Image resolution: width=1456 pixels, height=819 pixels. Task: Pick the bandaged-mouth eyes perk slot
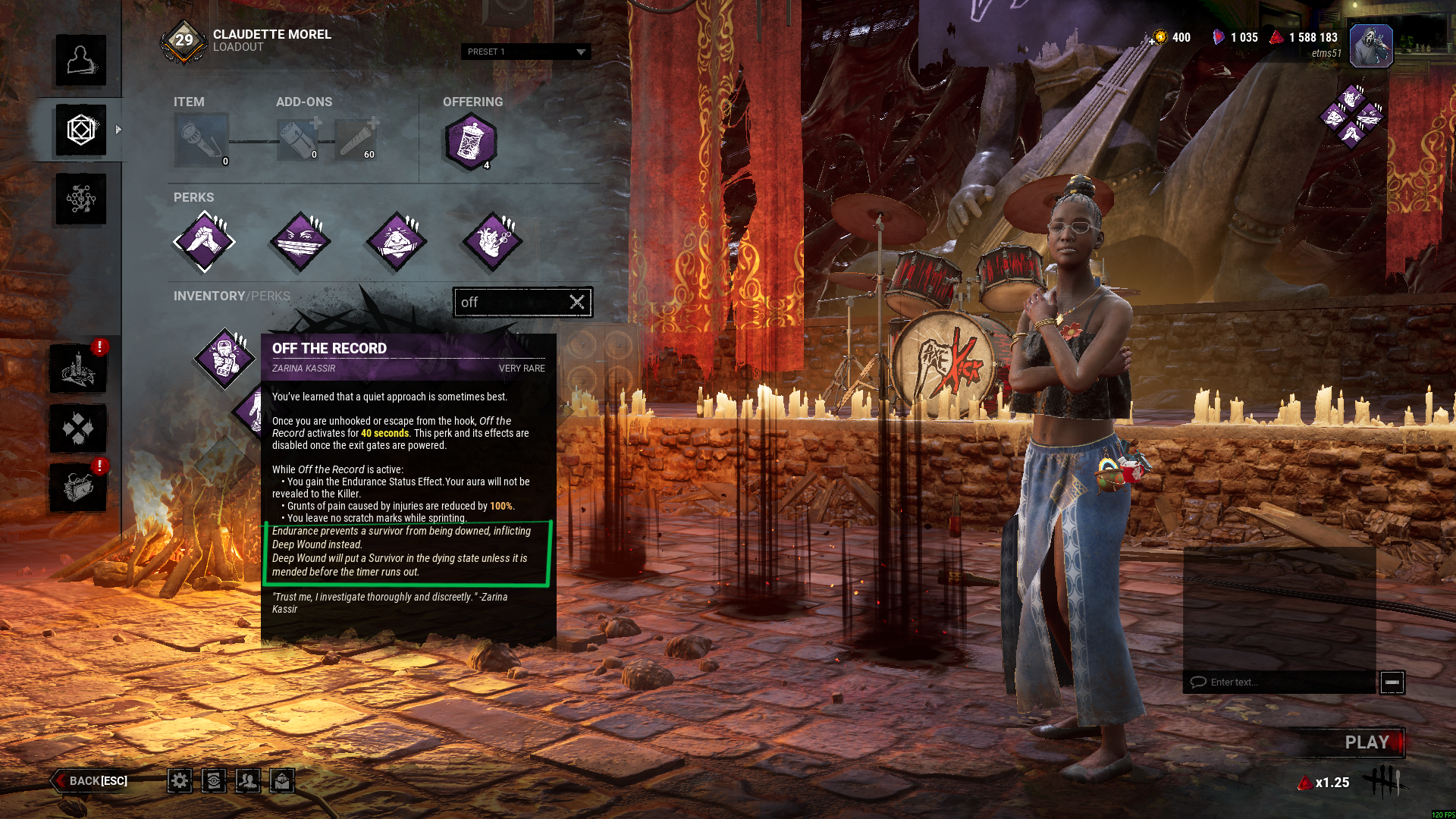300,242
